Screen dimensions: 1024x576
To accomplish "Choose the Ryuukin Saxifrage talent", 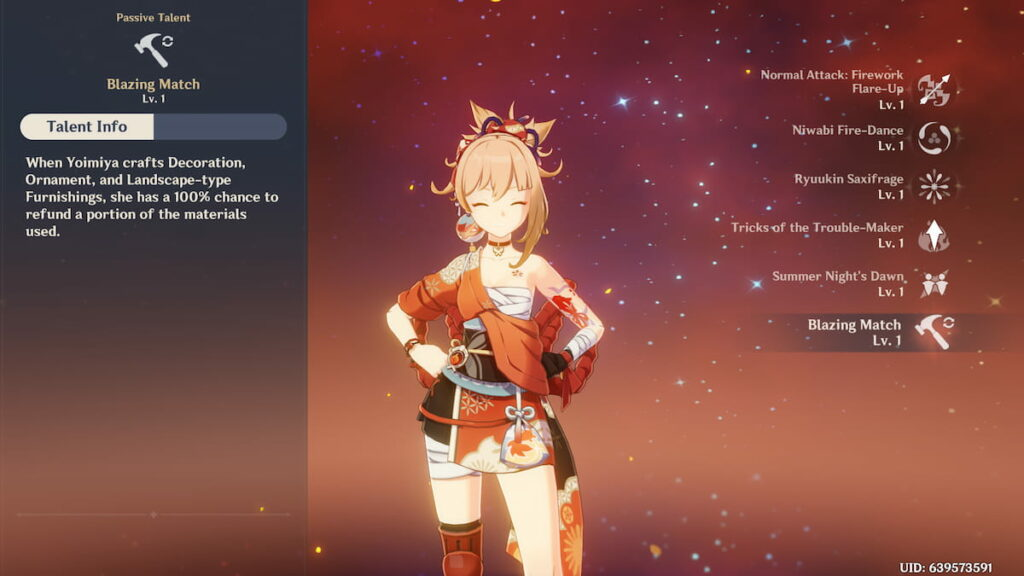I will point(934,186).
